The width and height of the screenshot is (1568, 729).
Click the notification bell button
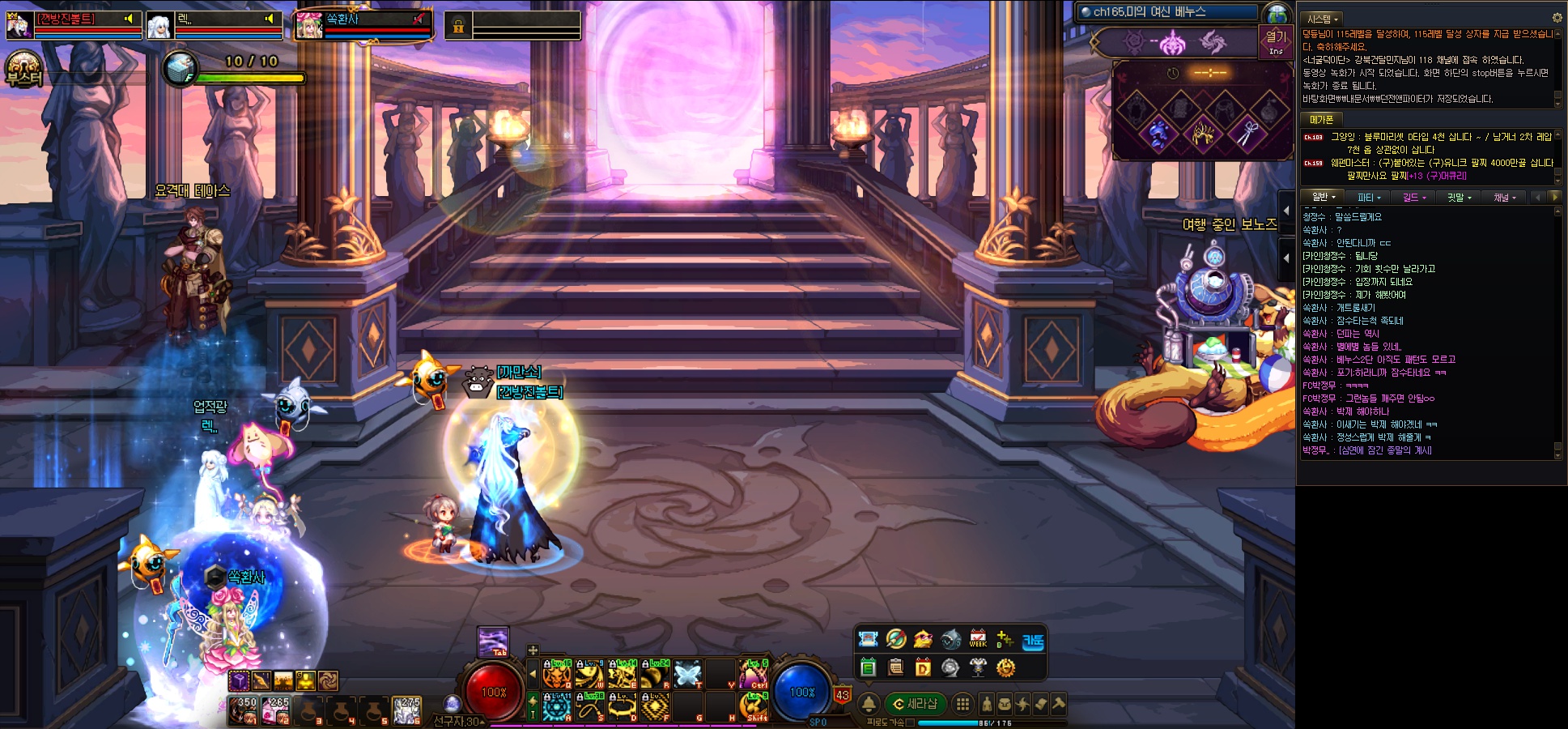tap(869, 704)
